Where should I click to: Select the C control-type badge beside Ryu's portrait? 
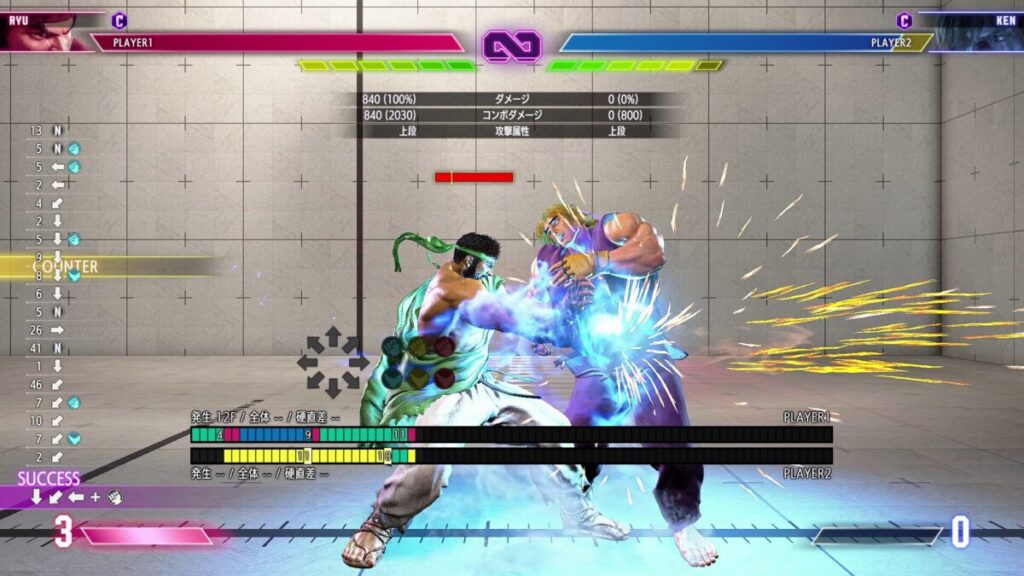coord(119,20)
